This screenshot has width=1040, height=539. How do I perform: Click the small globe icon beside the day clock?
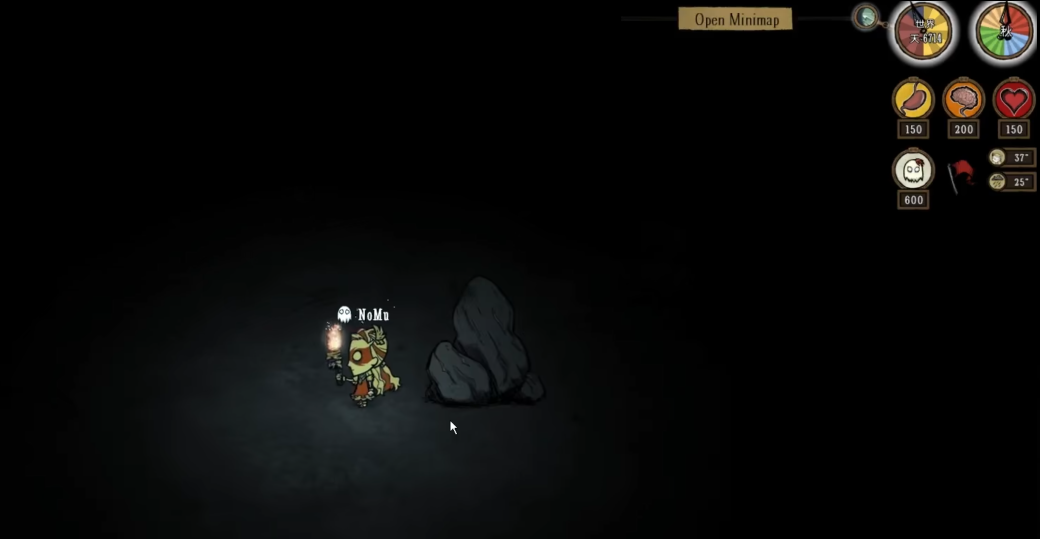865,16
